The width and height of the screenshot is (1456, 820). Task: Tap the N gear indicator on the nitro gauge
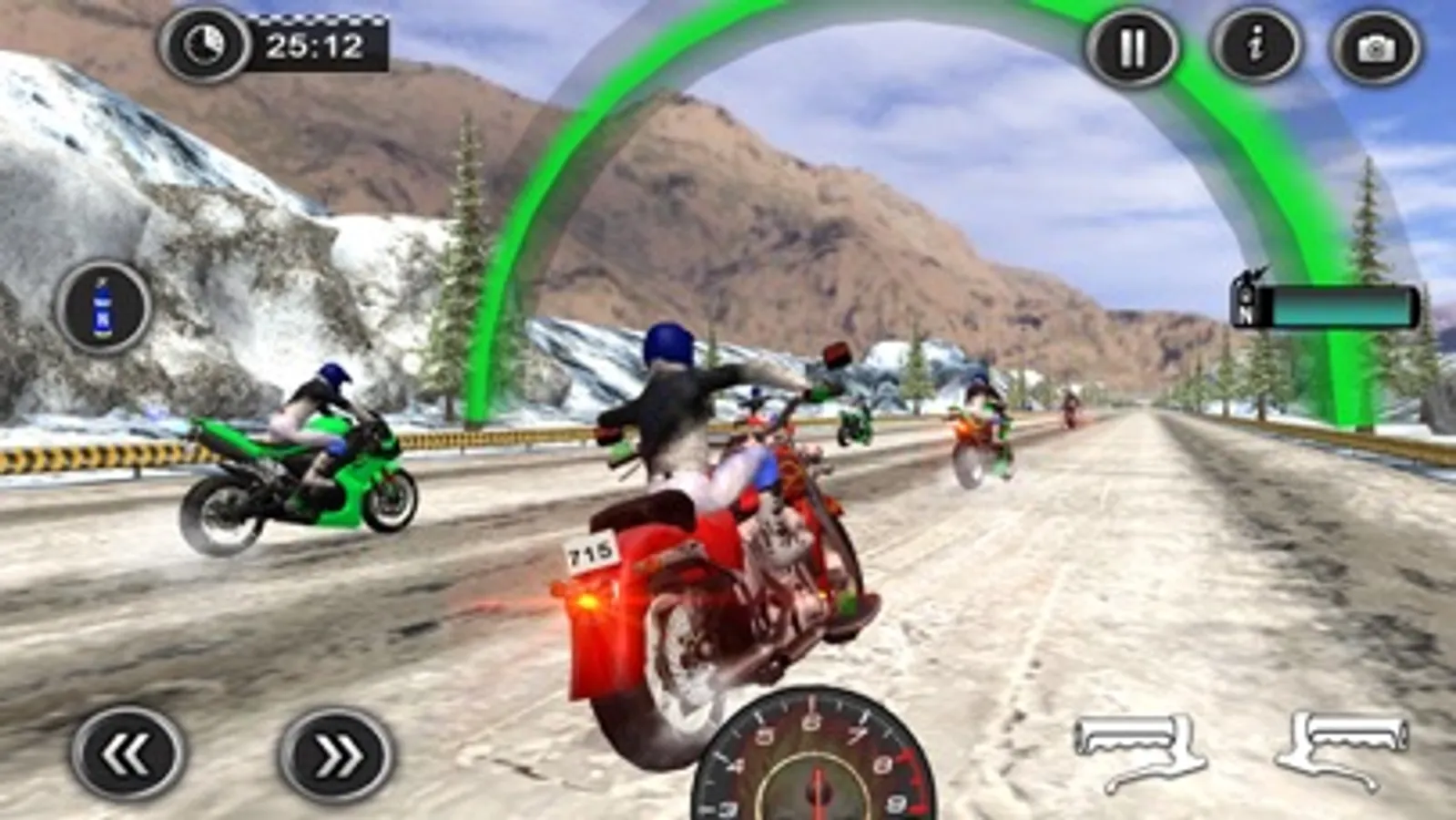[1247, 317]
